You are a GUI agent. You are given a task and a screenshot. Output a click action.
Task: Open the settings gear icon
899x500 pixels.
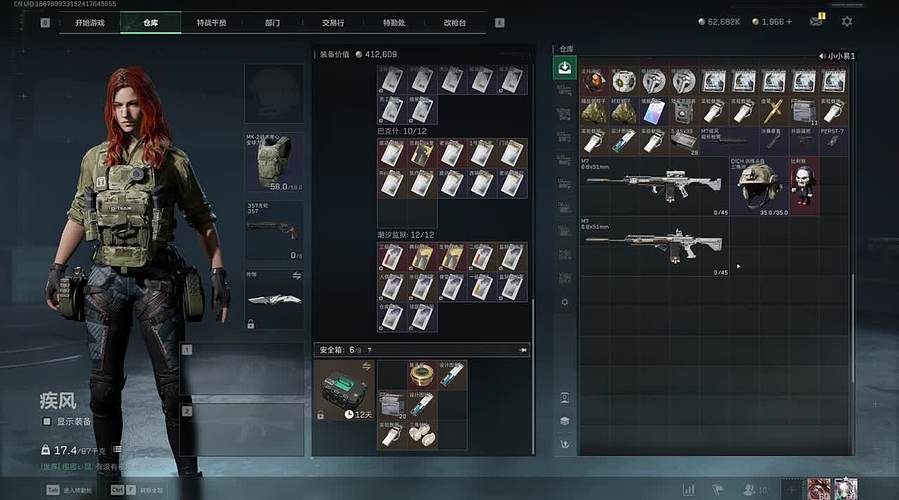point(847,21)
